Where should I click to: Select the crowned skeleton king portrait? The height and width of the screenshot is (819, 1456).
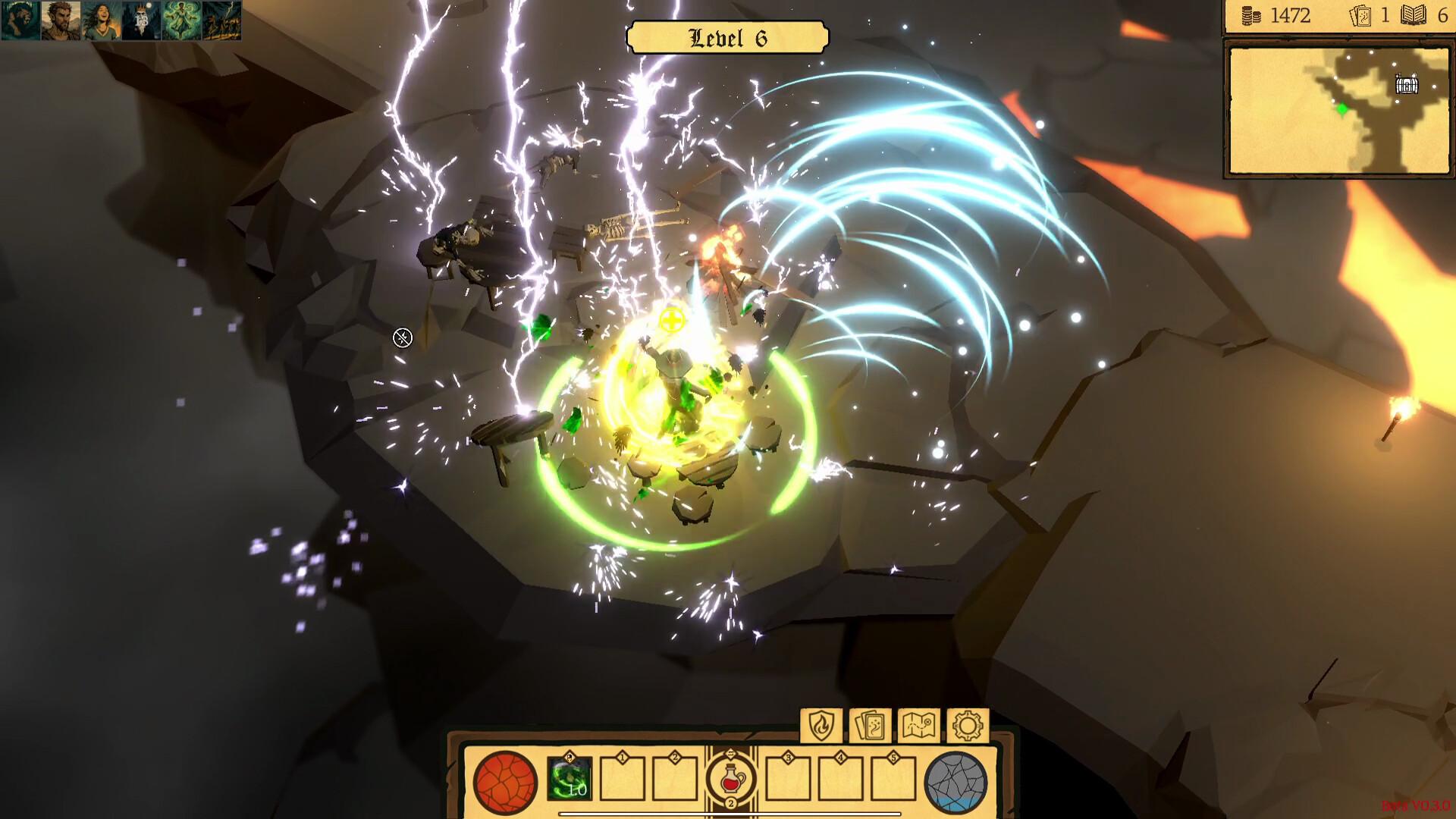coord(141,20)
